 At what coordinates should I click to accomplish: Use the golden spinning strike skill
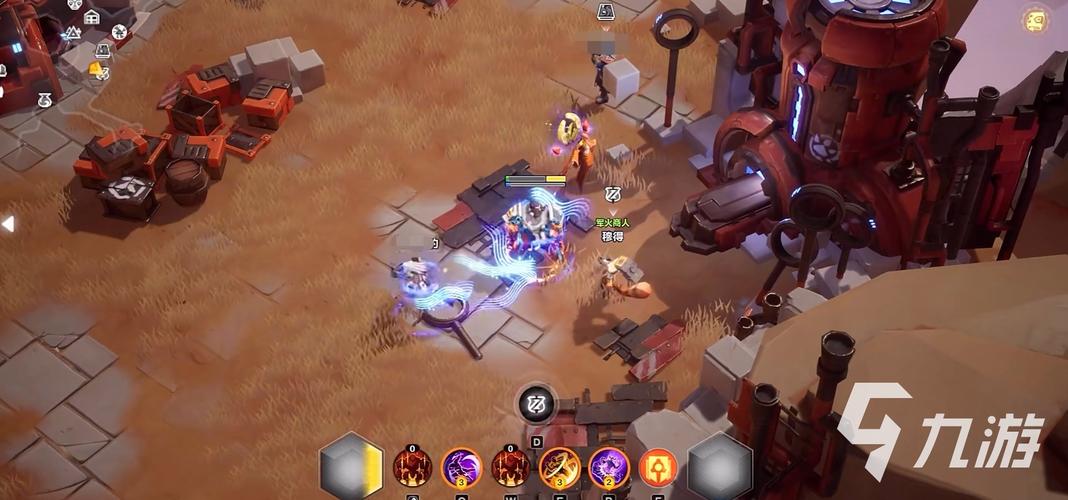tap(560, 467)
